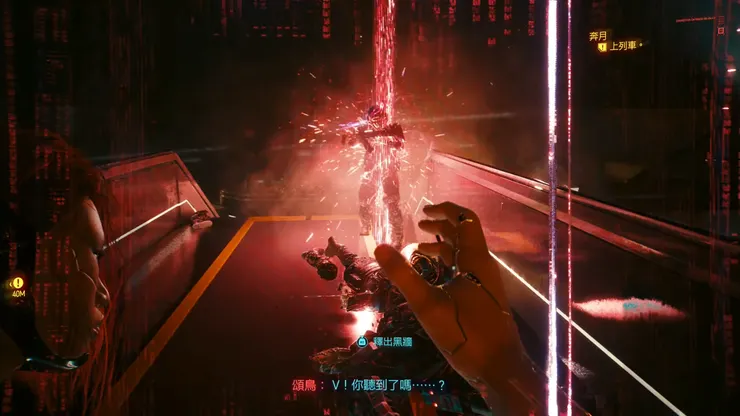Open the 奔月 quest tracker title

[598, 35]
